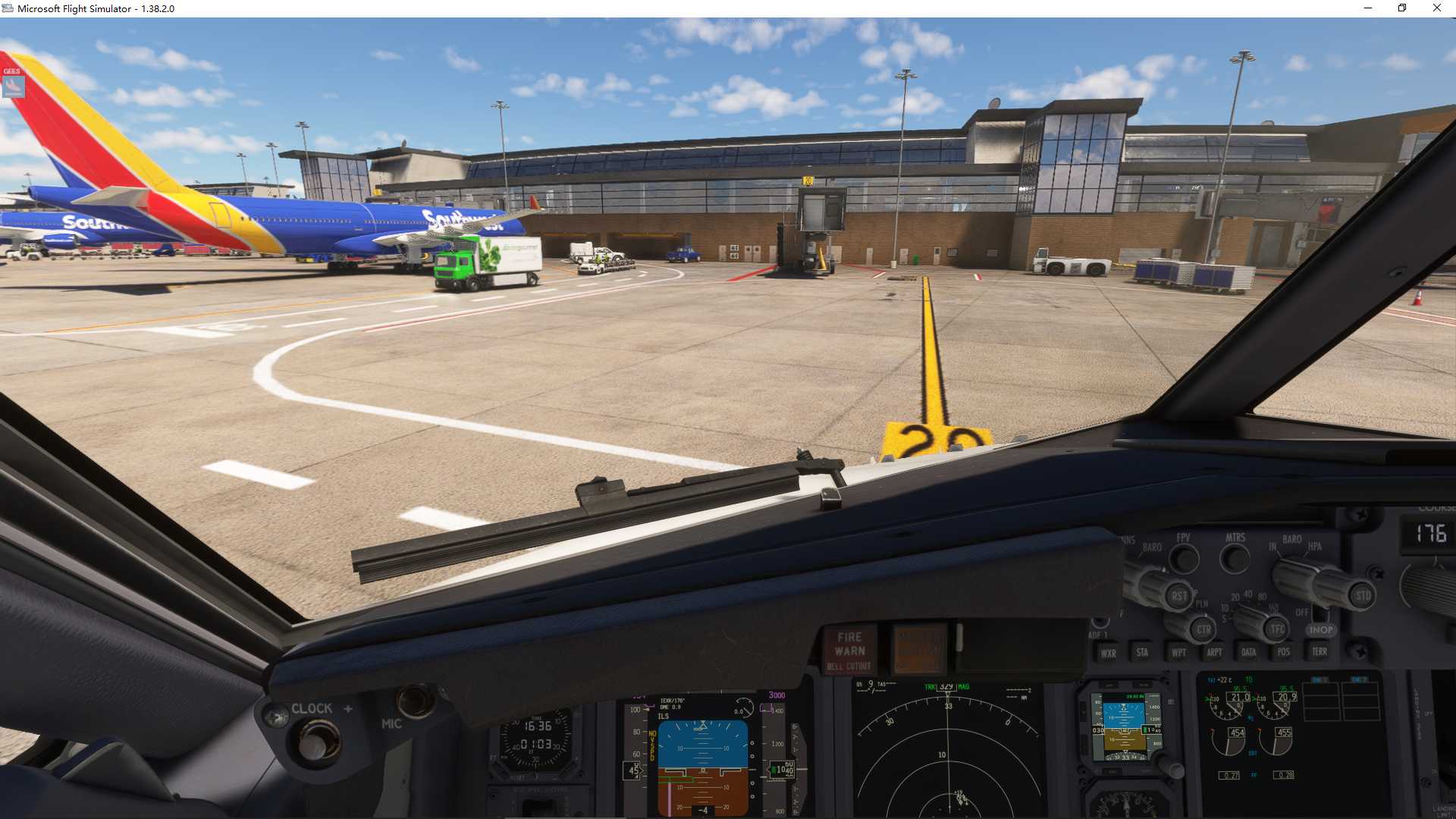The height and width of the screenshot is (819, 1456).
Task: Turn the CTR mode selector knob
Action: (1203, 629)
